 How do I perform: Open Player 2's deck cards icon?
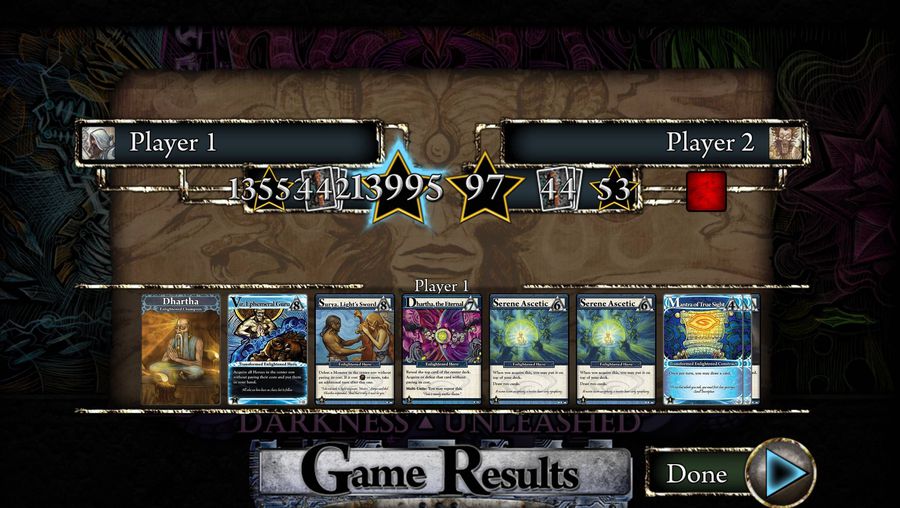point(555,189)
